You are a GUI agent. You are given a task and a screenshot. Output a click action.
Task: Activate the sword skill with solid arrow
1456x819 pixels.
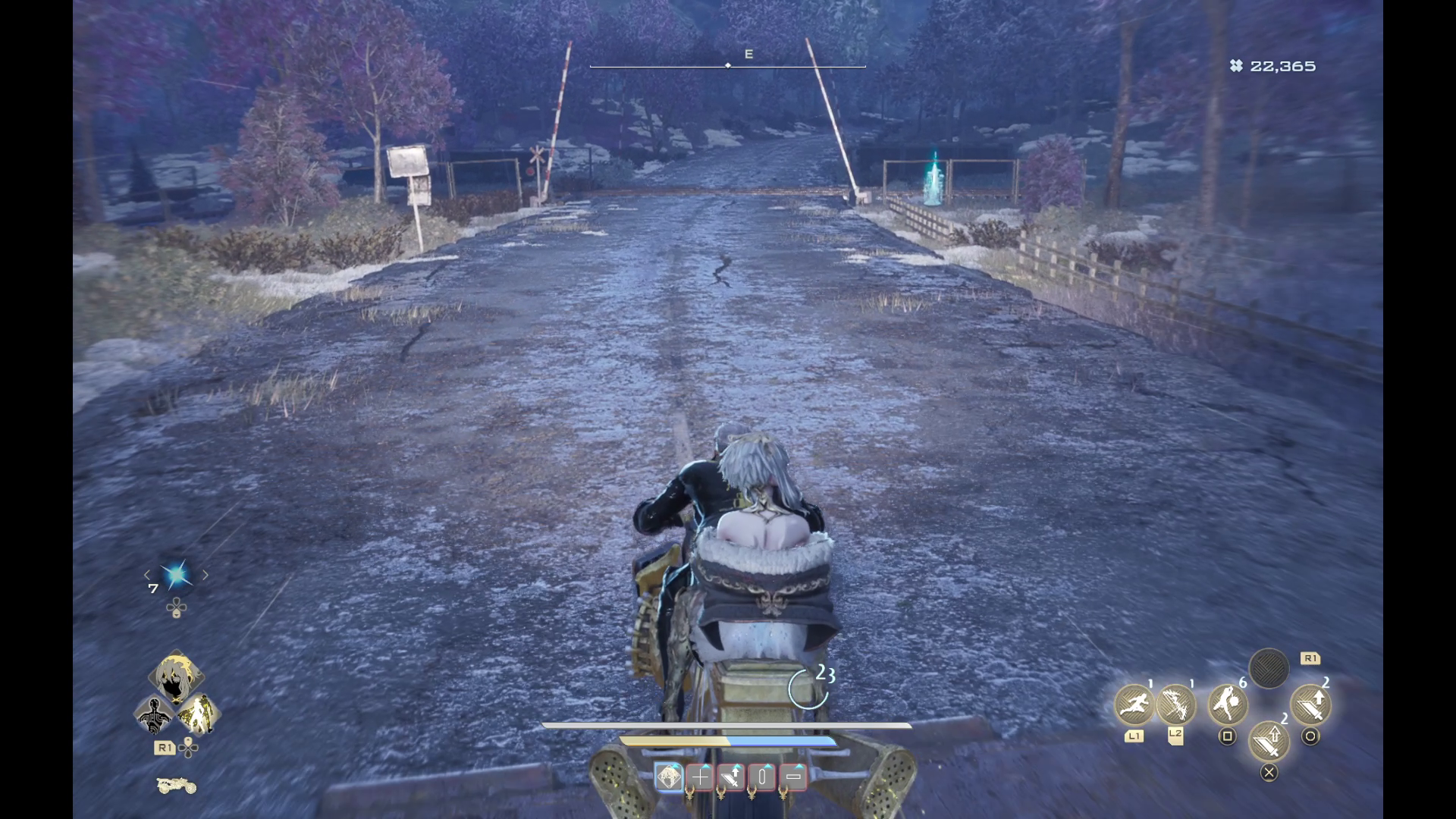[x=1310, y=704]
